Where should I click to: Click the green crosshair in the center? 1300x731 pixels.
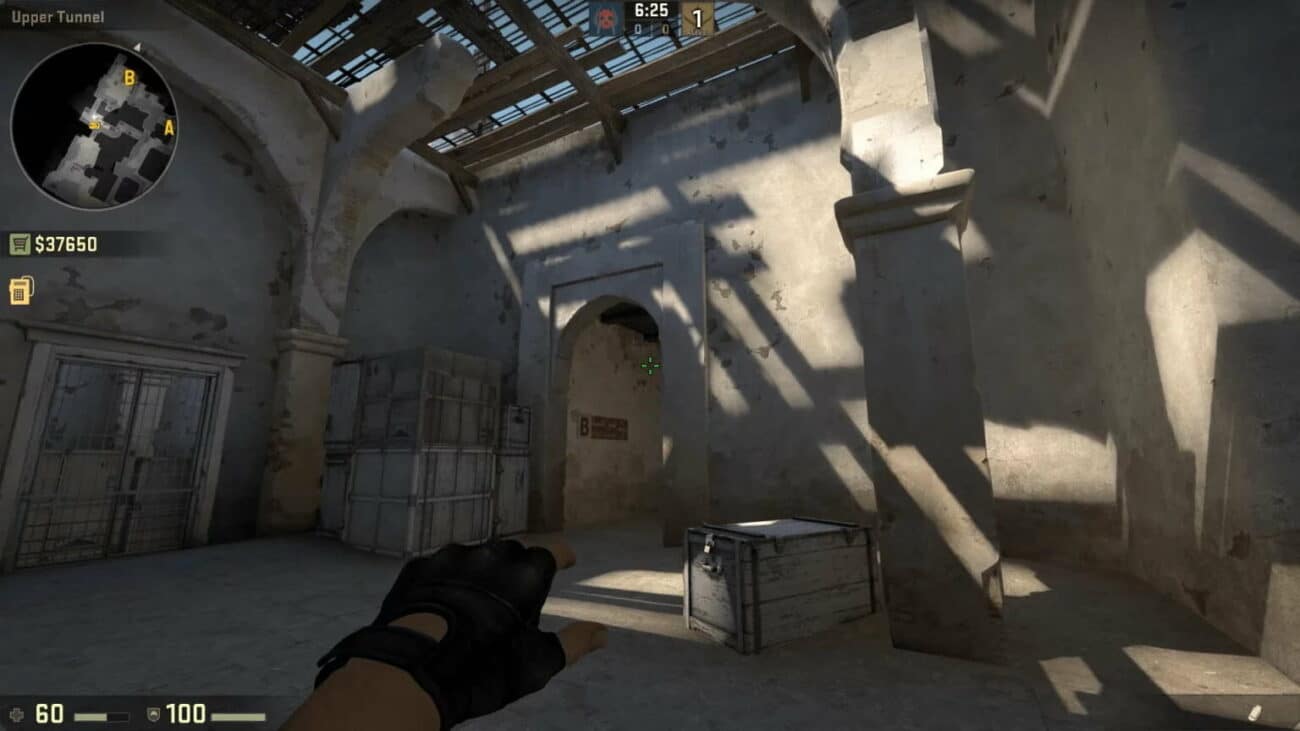point(650,366)
